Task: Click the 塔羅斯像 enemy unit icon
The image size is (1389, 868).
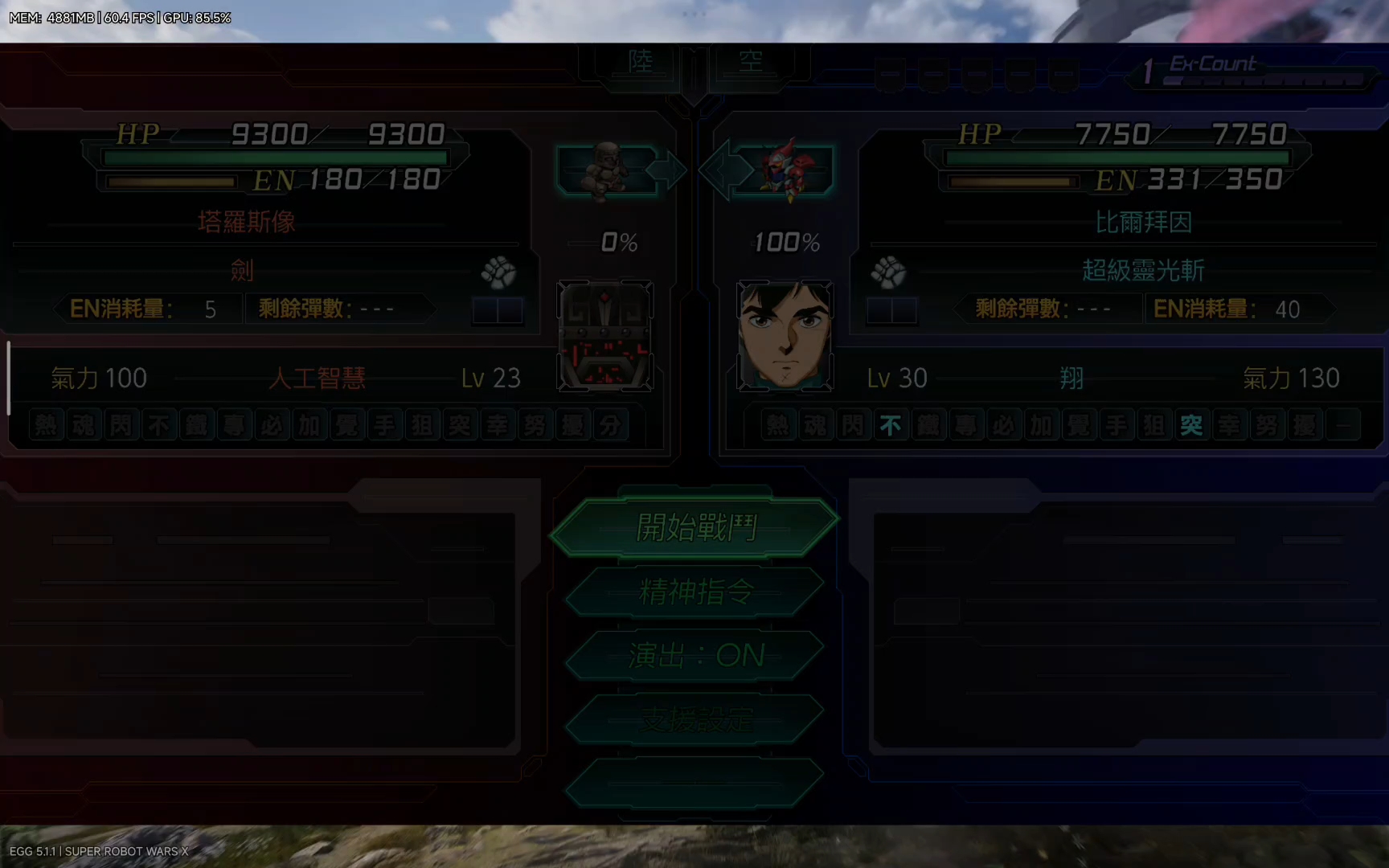Action: [607, 170]
